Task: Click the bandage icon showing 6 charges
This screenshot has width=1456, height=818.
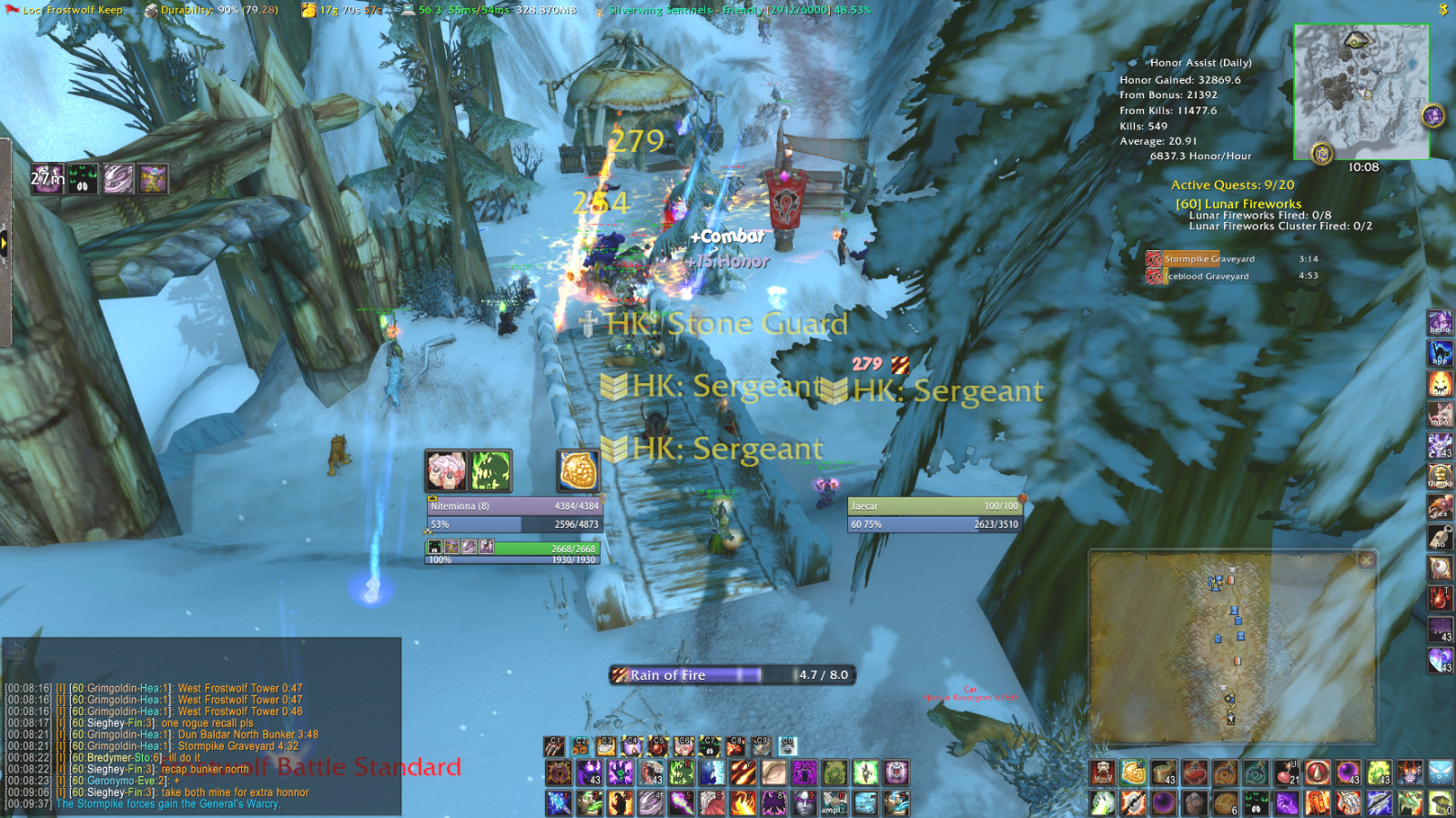Action: (x=1227, y=804)
